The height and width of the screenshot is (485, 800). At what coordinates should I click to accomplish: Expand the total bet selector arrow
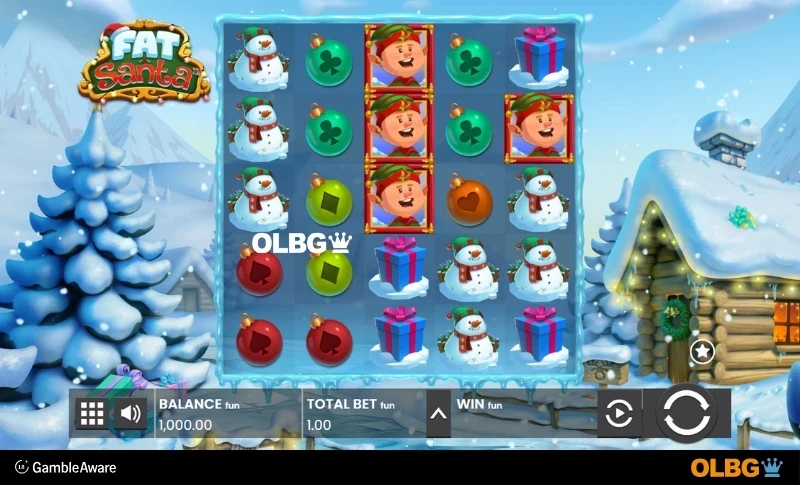[x=438, y=413]
